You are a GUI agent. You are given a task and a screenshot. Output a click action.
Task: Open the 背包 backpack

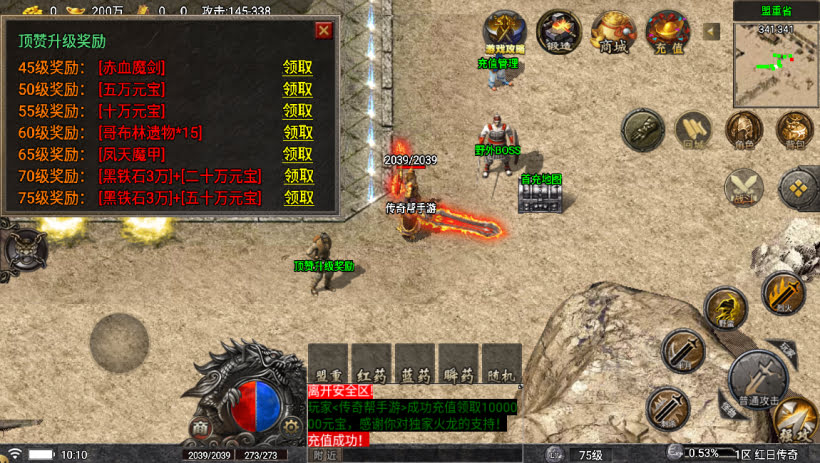pyautogui.click(x=795, y=130)
